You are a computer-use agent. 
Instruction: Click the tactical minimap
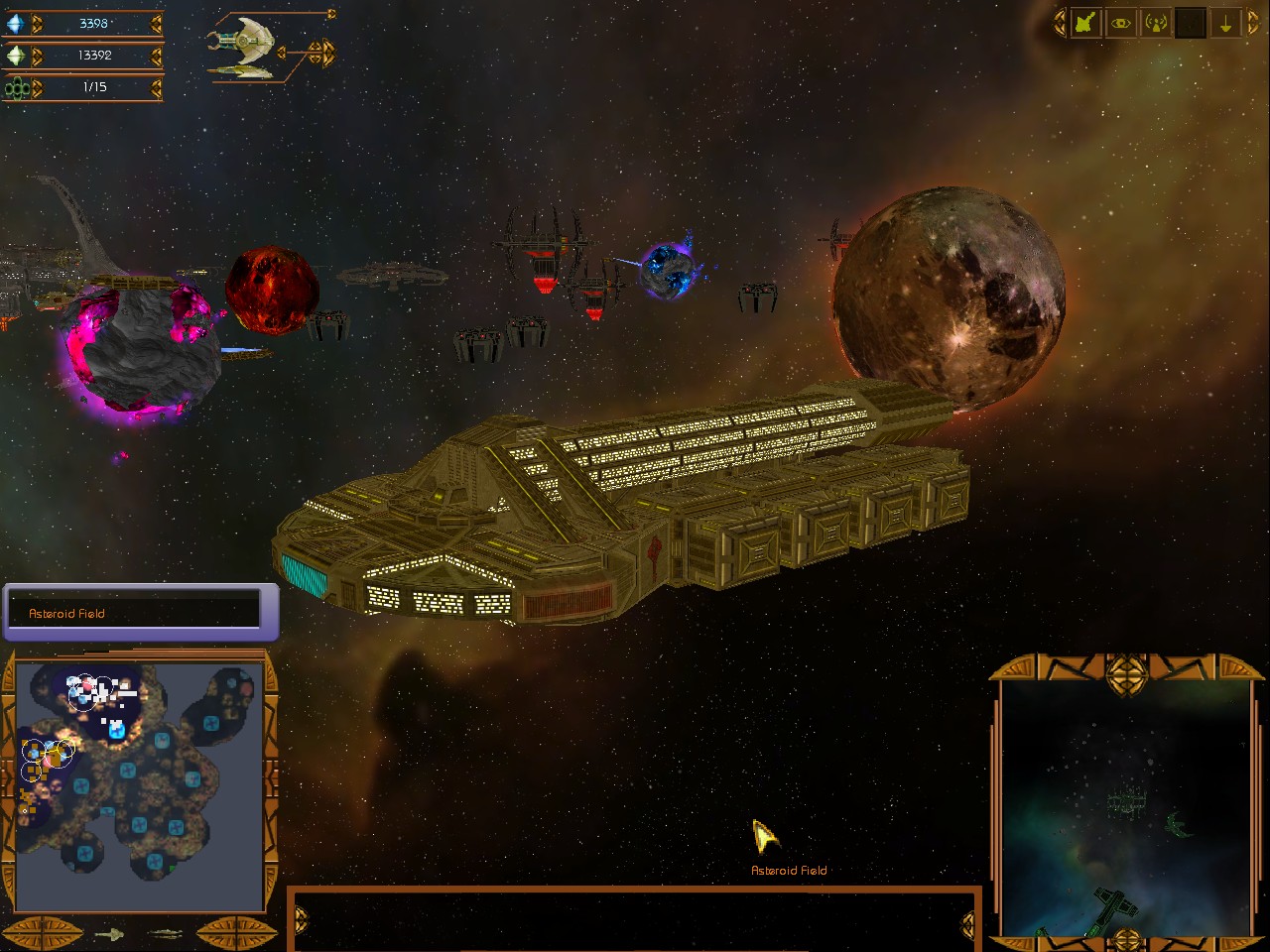[139, 783]
